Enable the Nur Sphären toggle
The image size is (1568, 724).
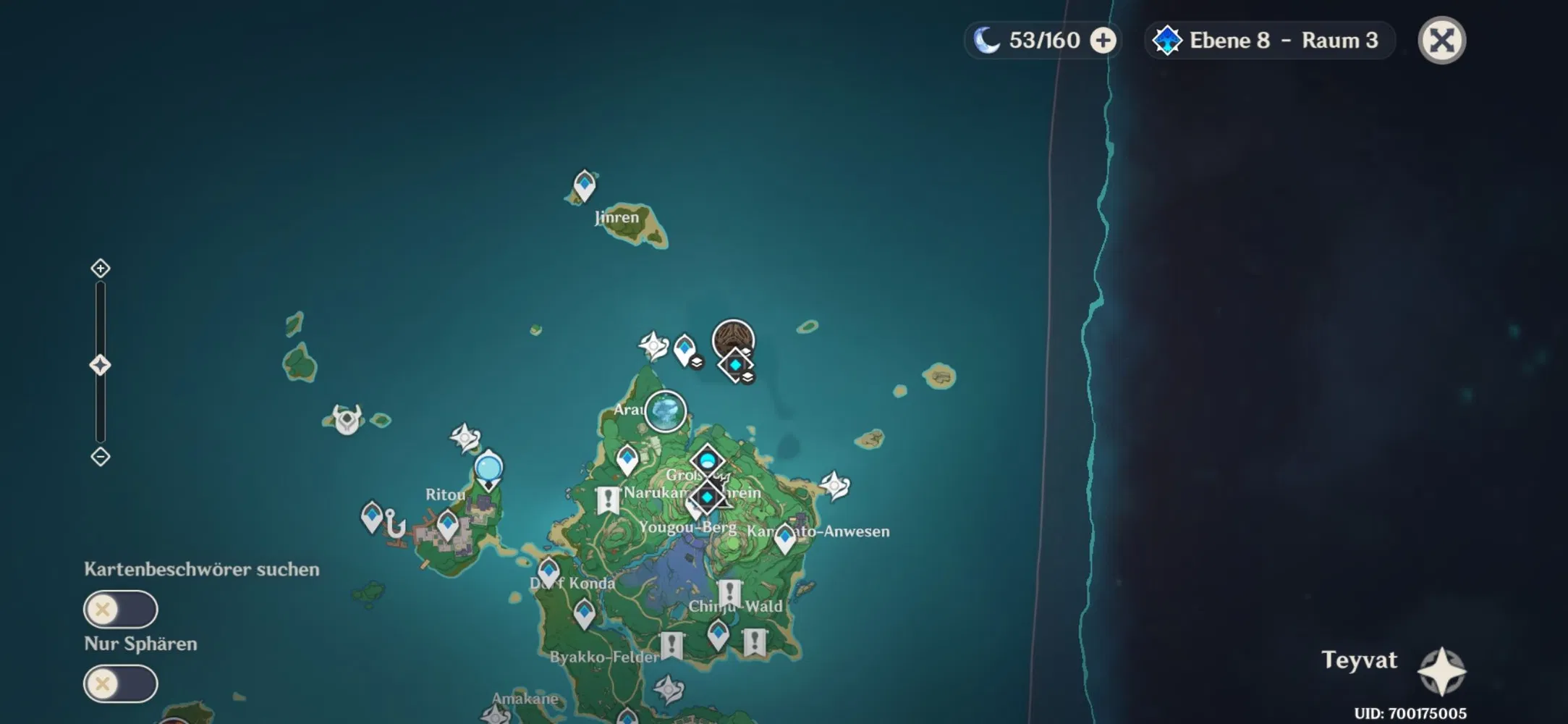[120, 681]
